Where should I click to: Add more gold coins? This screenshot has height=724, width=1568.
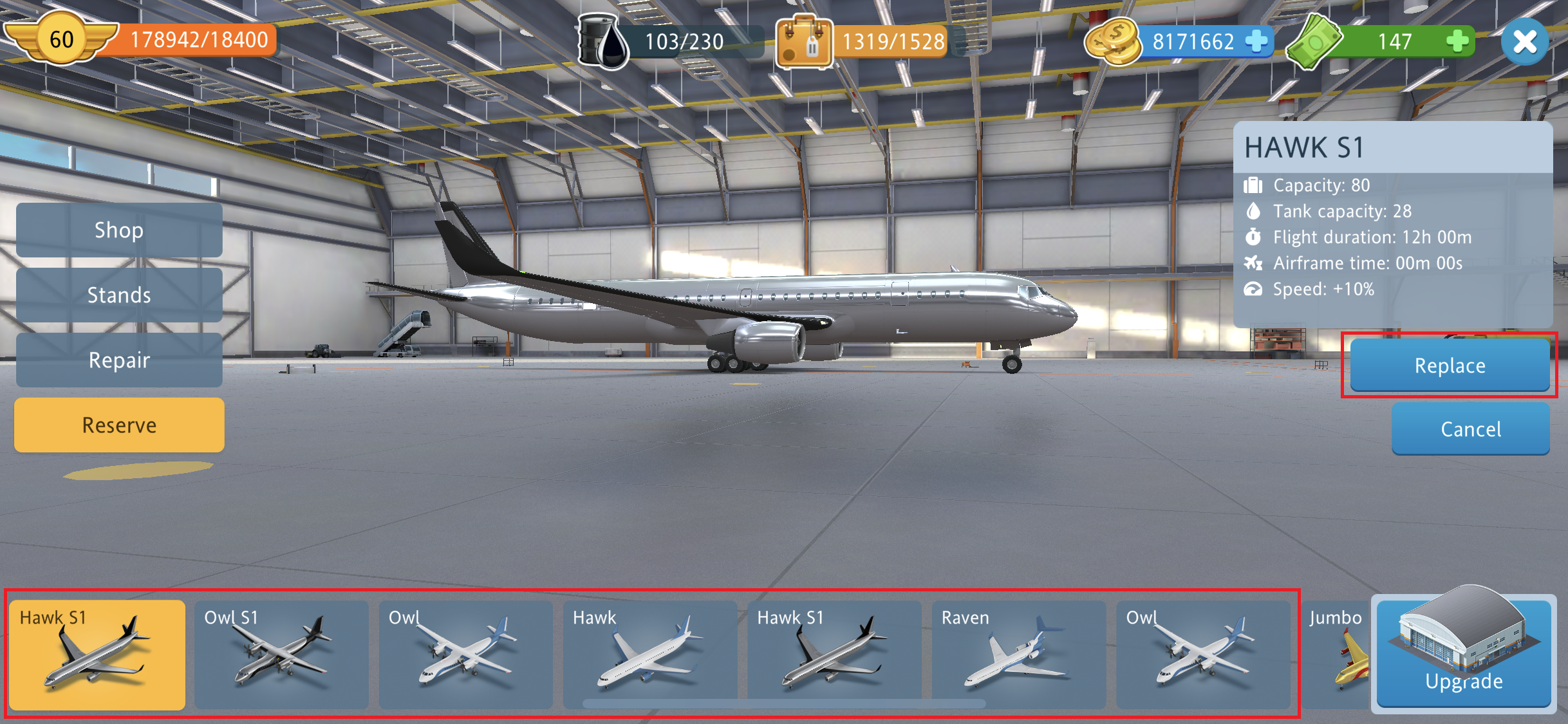click(x=1256, y=41)
